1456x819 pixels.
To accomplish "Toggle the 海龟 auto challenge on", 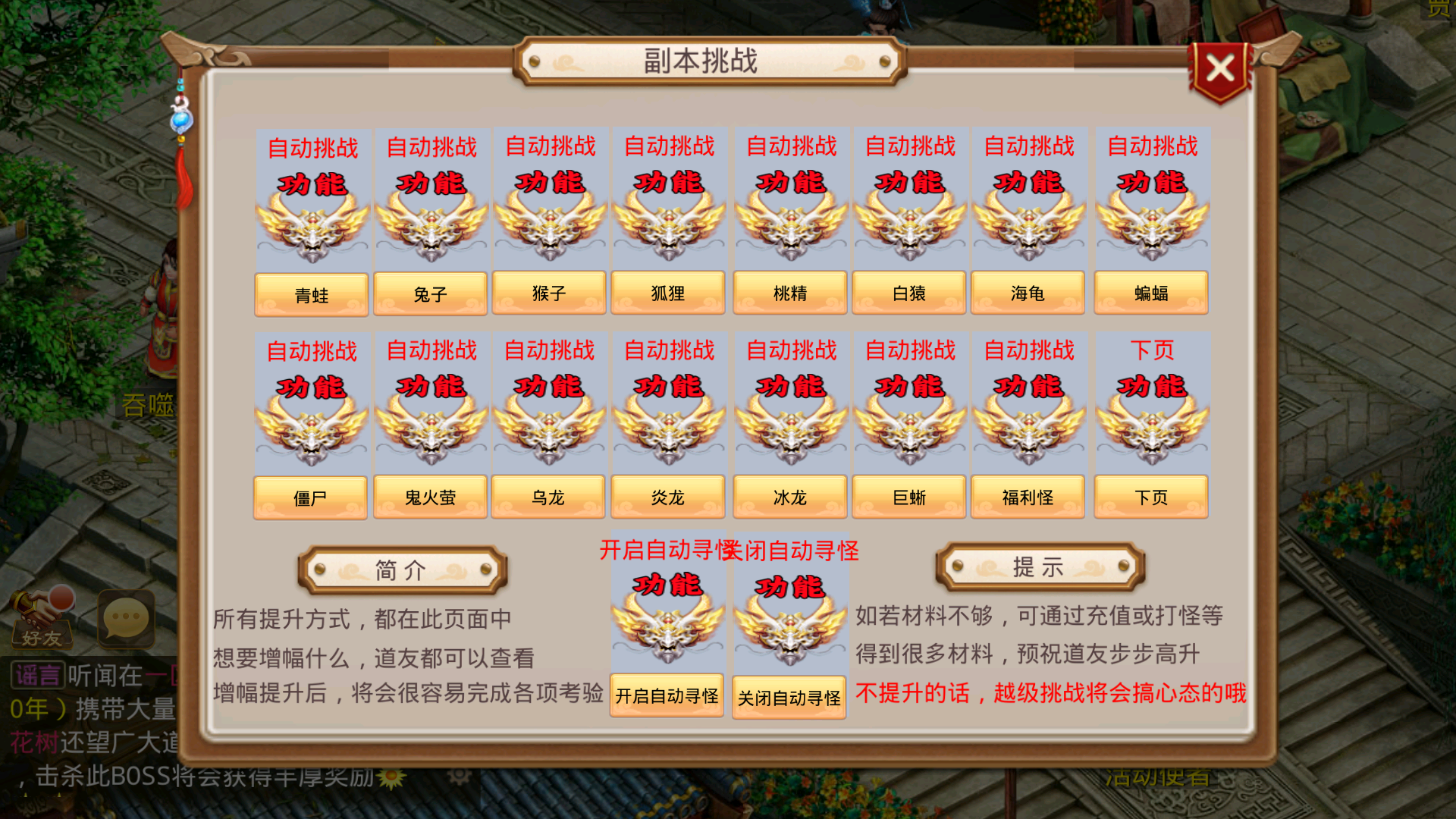I will pos(1028,212).
